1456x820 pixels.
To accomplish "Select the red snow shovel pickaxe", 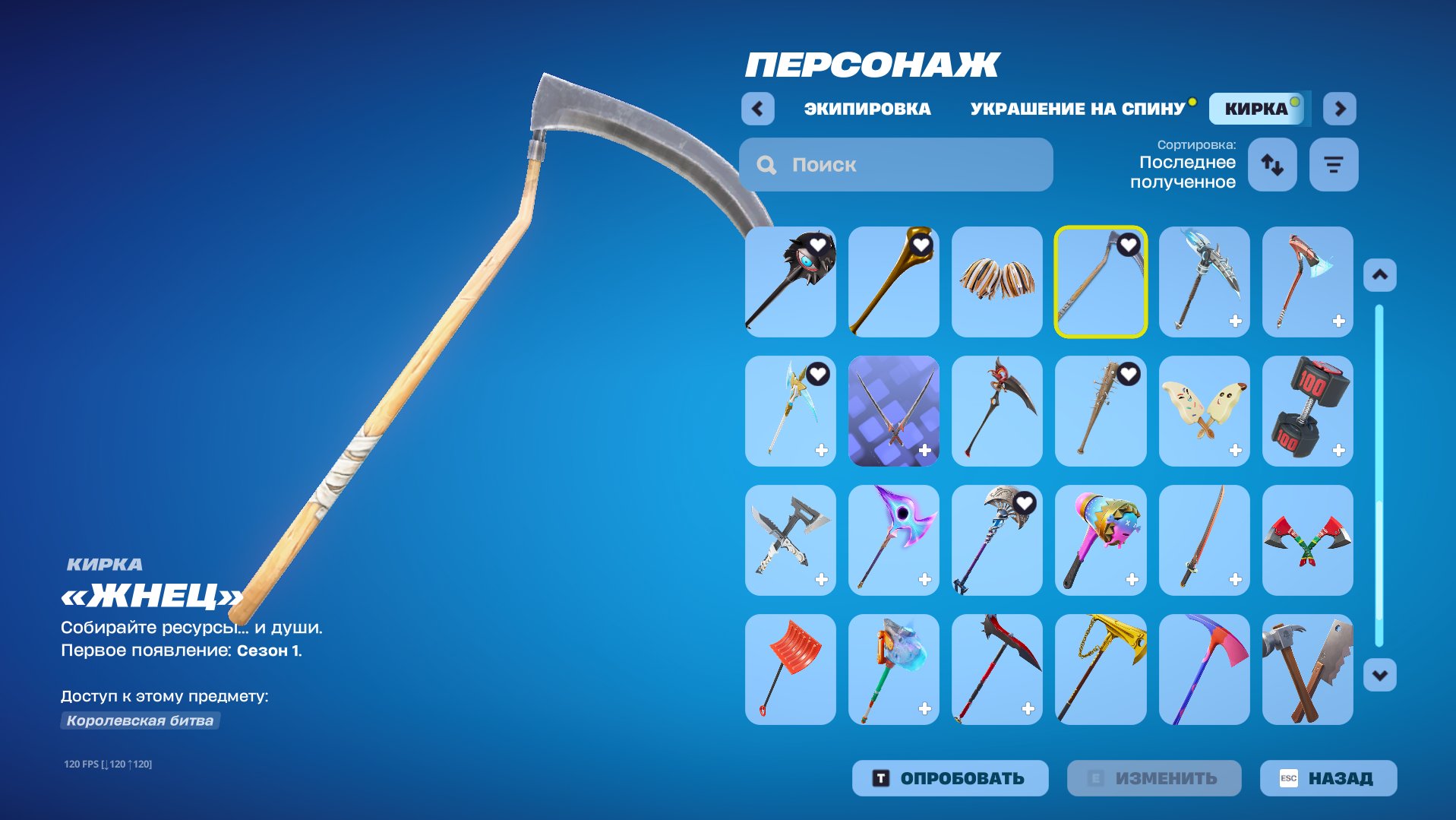I will pos(790,670).
